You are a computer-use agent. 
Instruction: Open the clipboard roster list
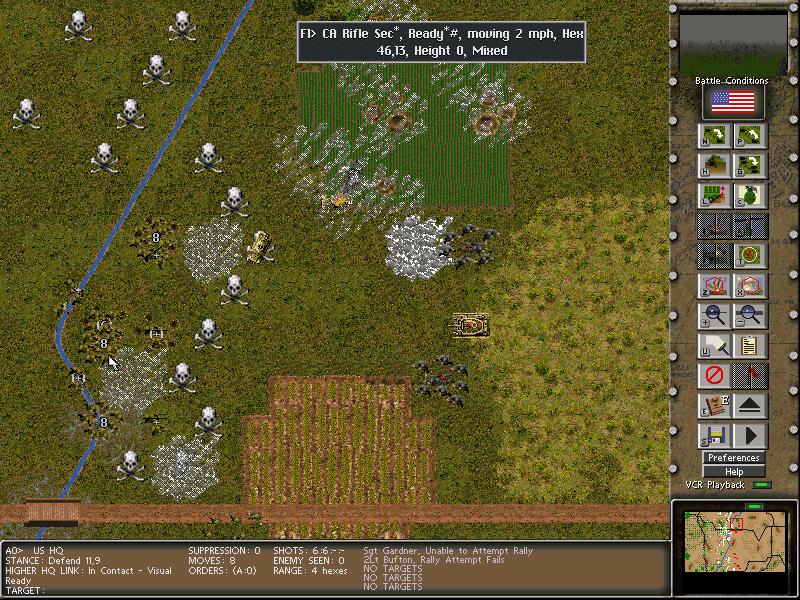(x=750, y=347)
